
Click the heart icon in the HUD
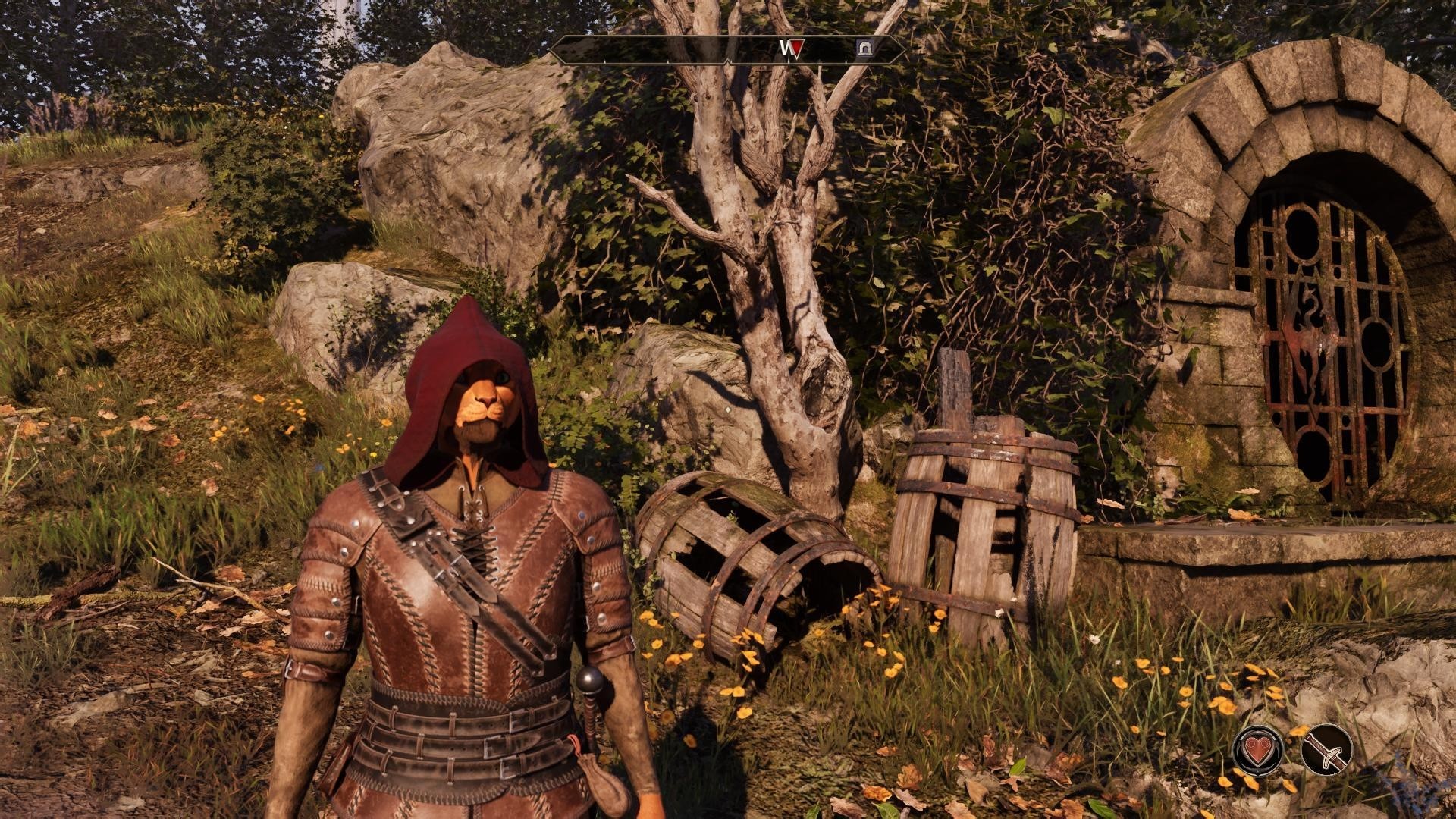point(1258,749)
